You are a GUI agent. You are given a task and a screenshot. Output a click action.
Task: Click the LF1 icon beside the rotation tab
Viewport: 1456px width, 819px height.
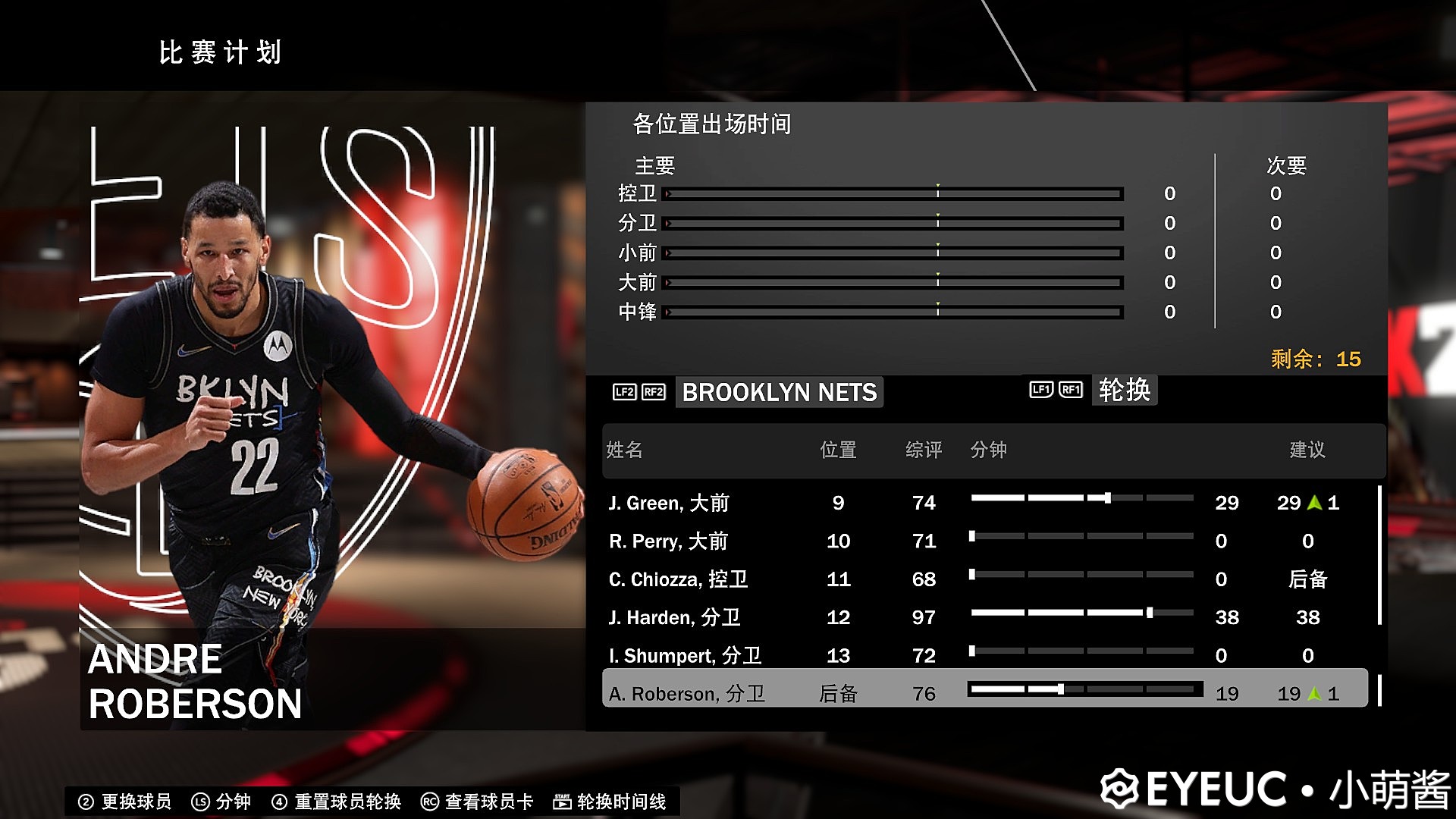[x=1040, y=390]
